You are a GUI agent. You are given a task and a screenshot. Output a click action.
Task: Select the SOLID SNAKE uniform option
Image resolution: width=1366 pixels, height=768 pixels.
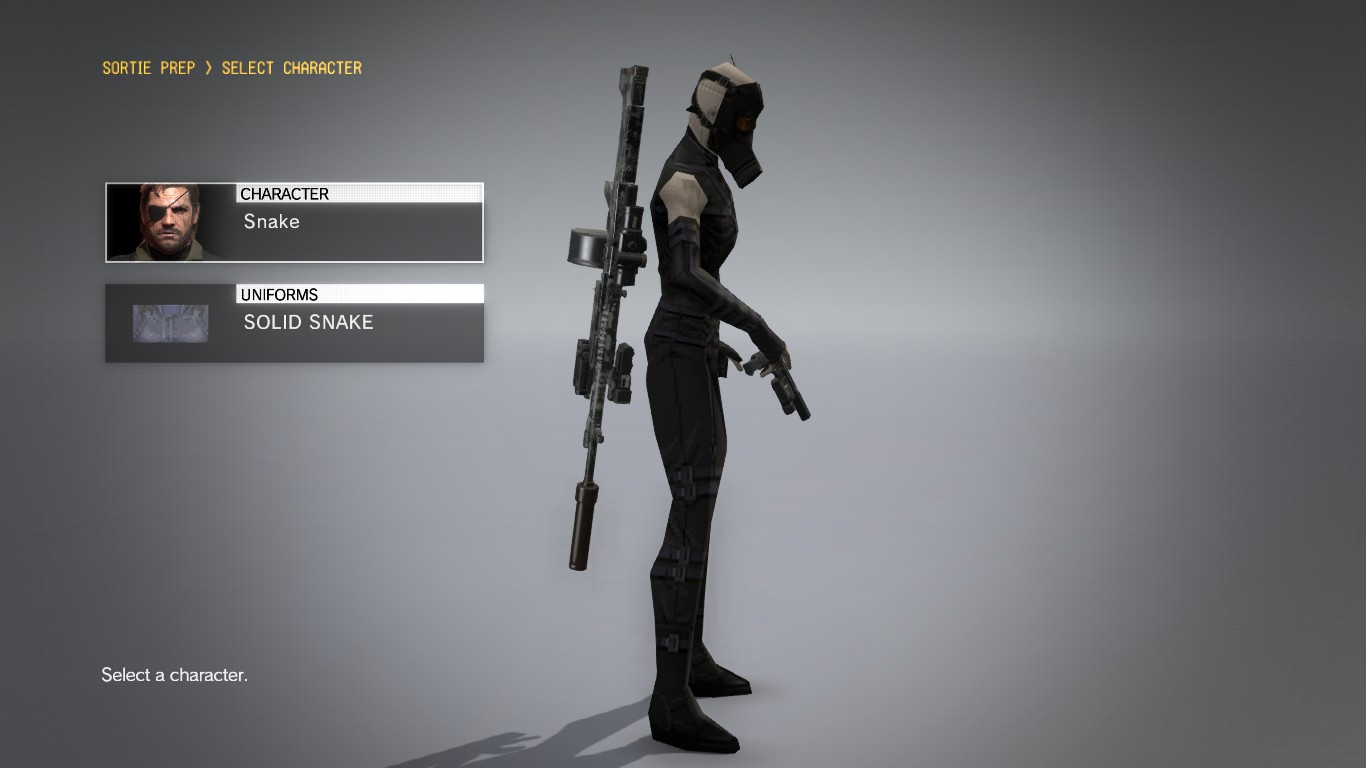pos(308,322)
